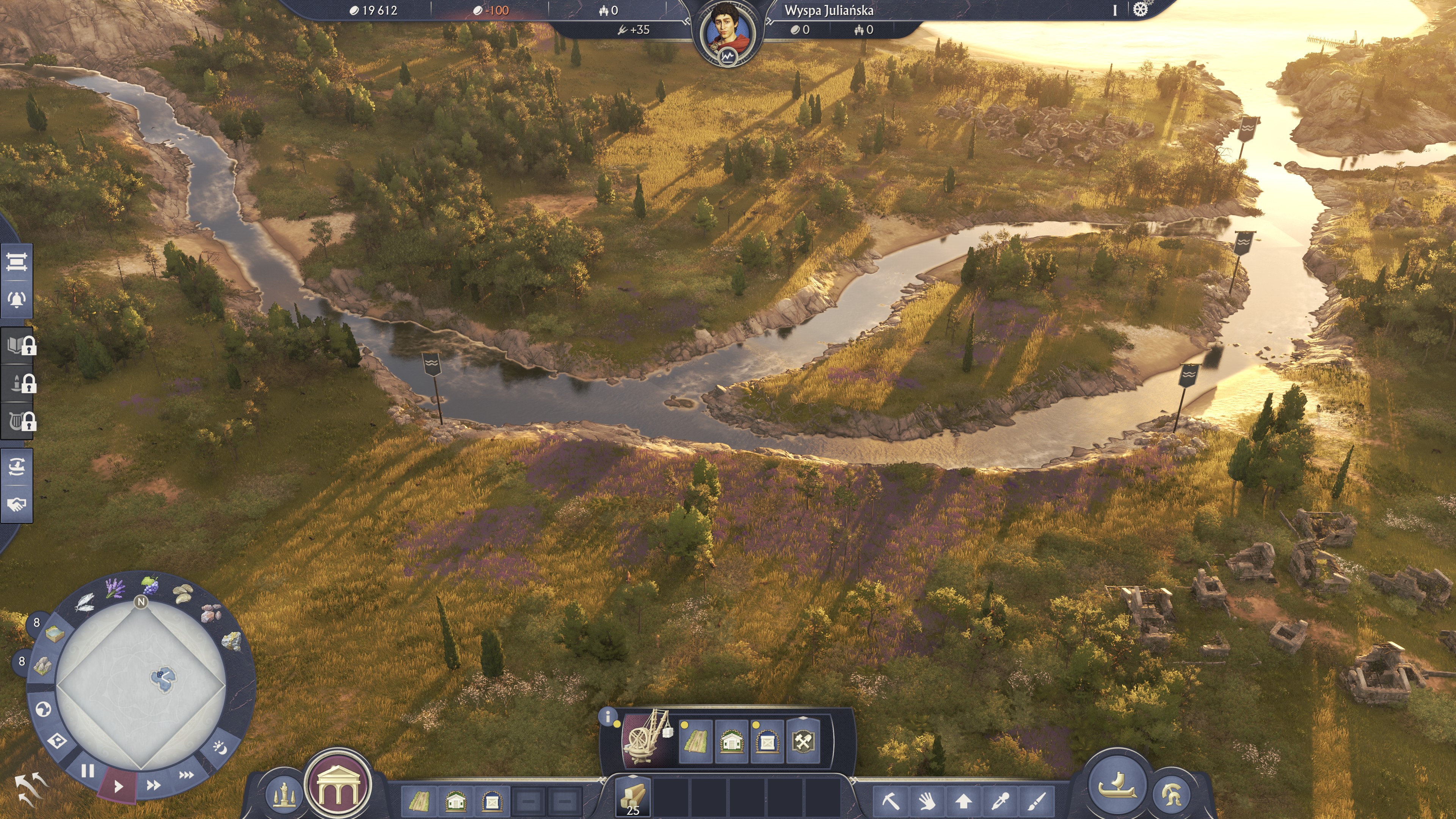Open the settings gear in top bar
The width and height of the screenshot is (1456, 819).
1140,9
